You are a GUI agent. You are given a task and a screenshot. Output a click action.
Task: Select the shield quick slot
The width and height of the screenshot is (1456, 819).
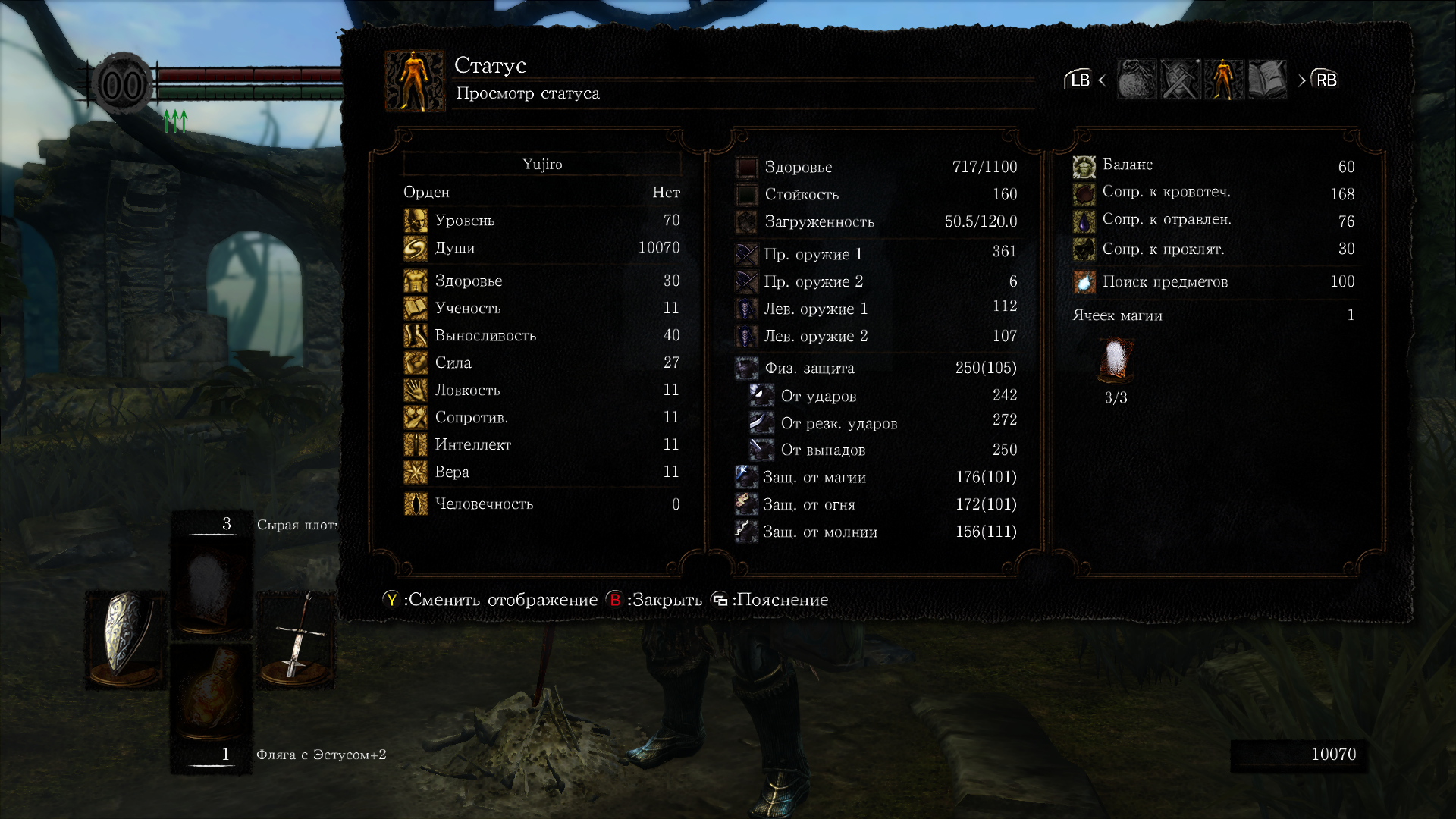[124, 637]
